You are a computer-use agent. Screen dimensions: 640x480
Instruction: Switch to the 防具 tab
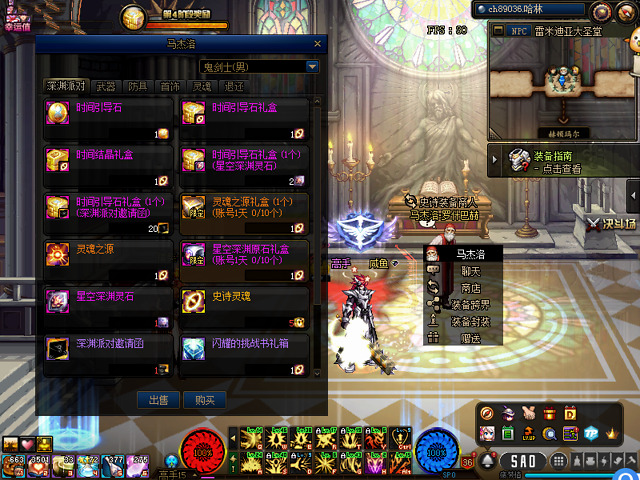coord(138,87)
